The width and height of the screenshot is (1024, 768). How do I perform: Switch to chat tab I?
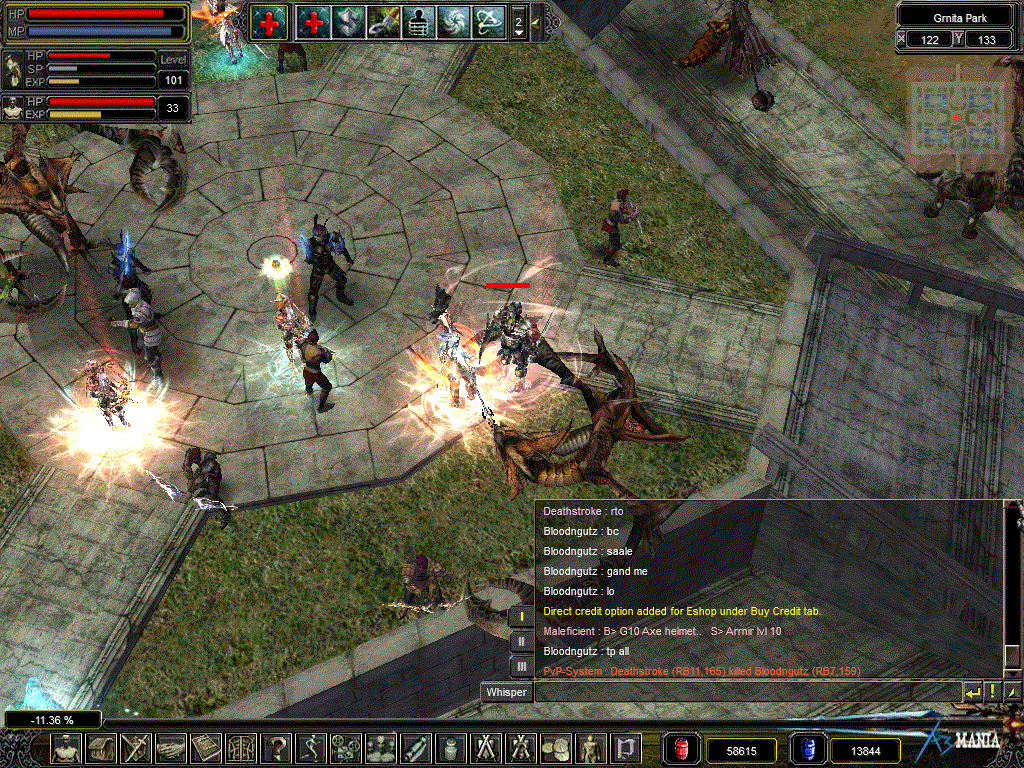pos(521,617)
